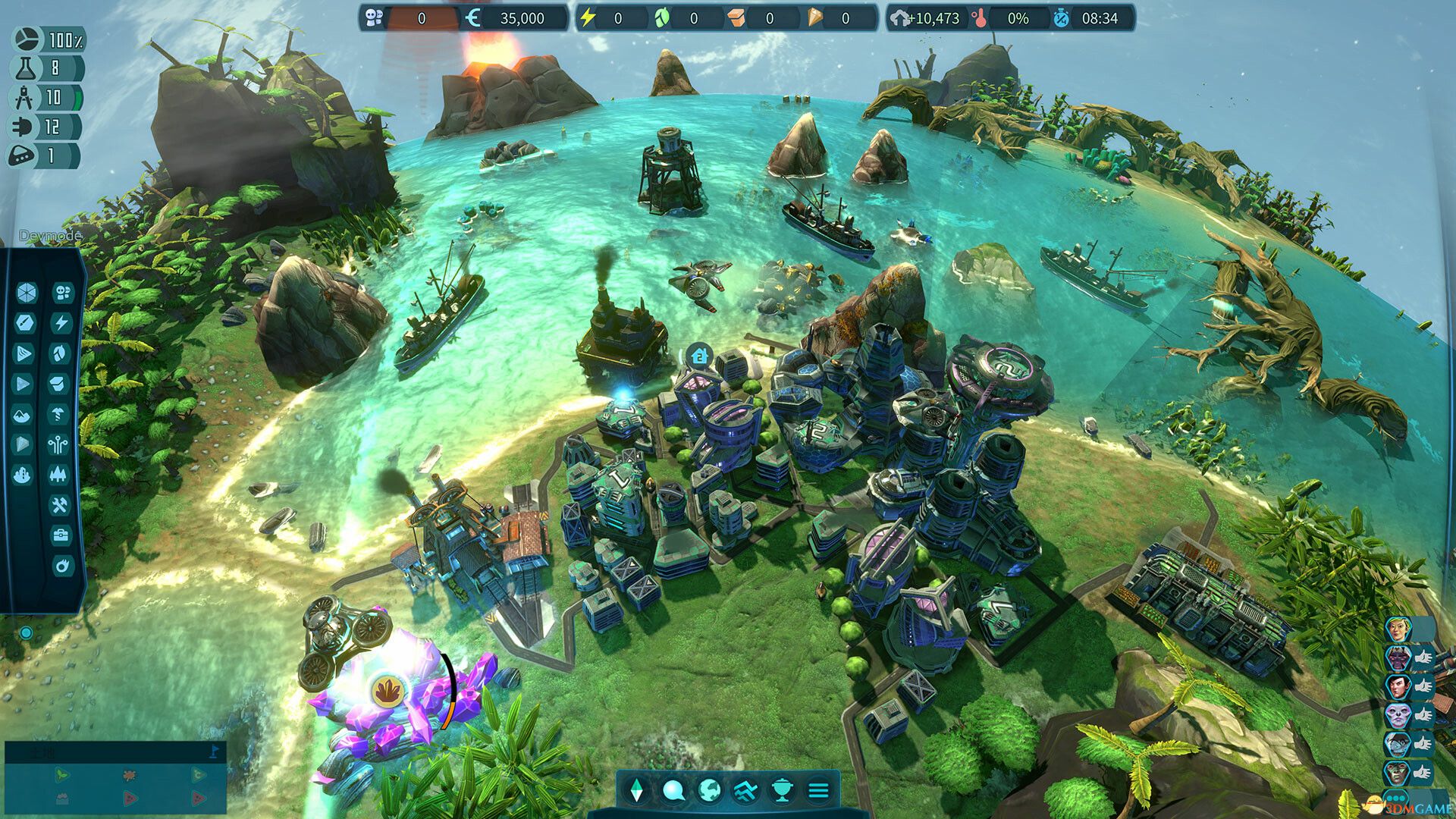The width and height of the screenshot is (1456, 819).
Task: Toggle the green sprout triangle in bottom-left panel
Action: click(x=62, y=775)
